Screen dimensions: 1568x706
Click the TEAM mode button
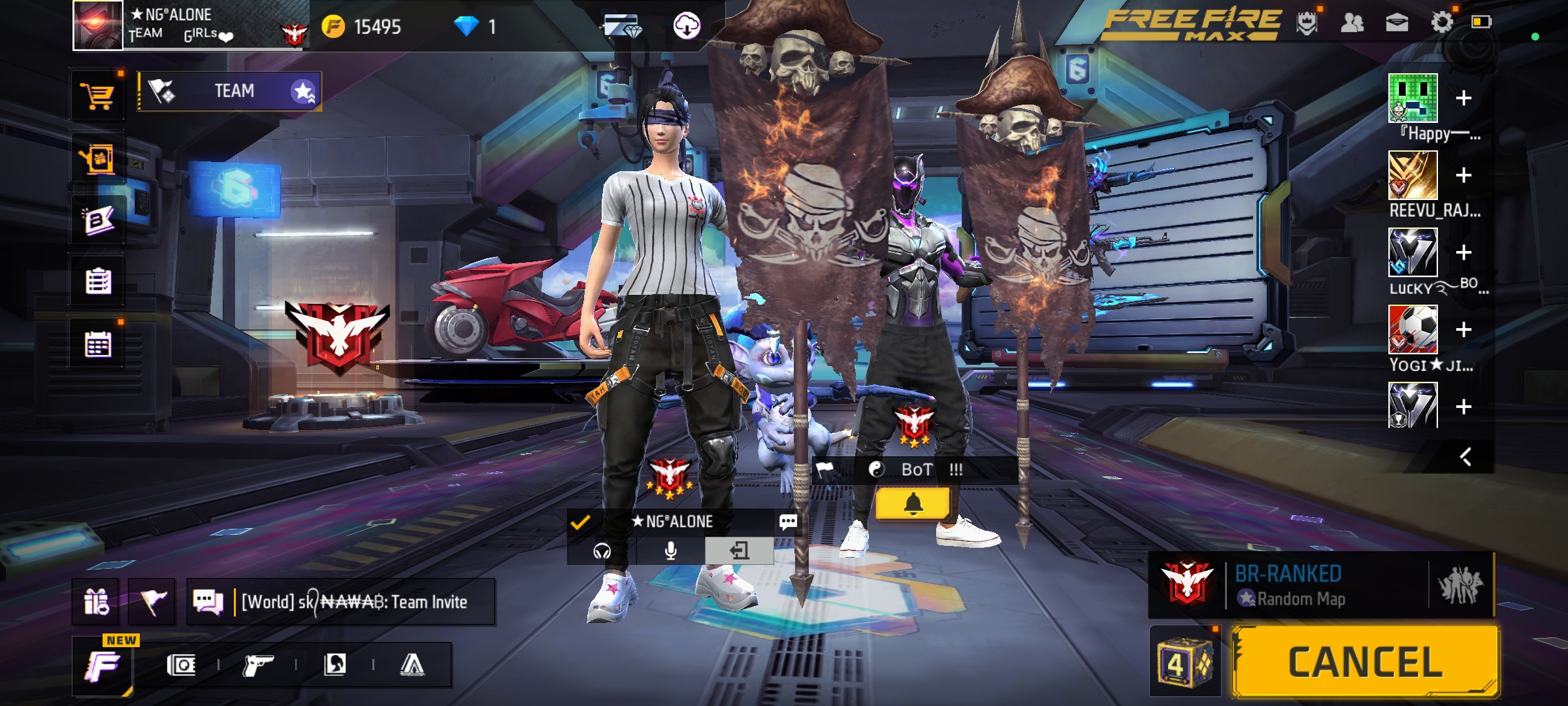click(229, 91)
